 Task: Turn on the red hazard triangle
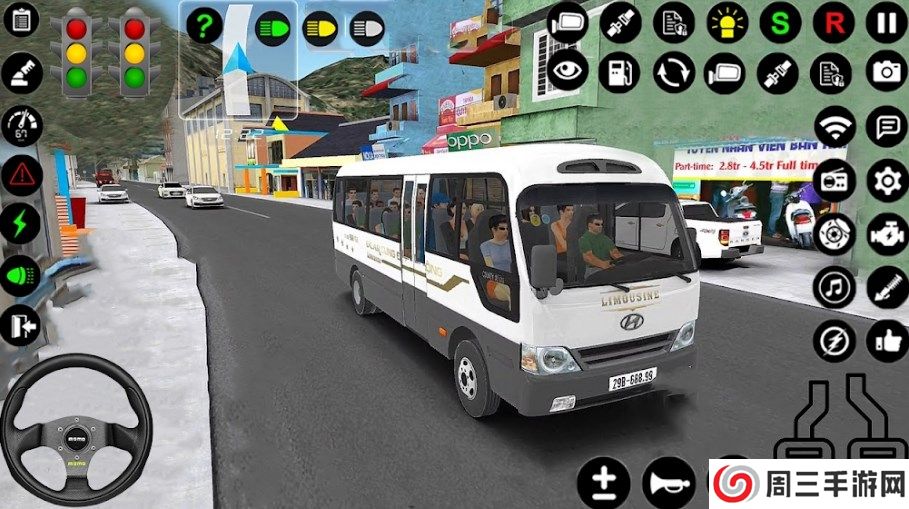[20, 175]
